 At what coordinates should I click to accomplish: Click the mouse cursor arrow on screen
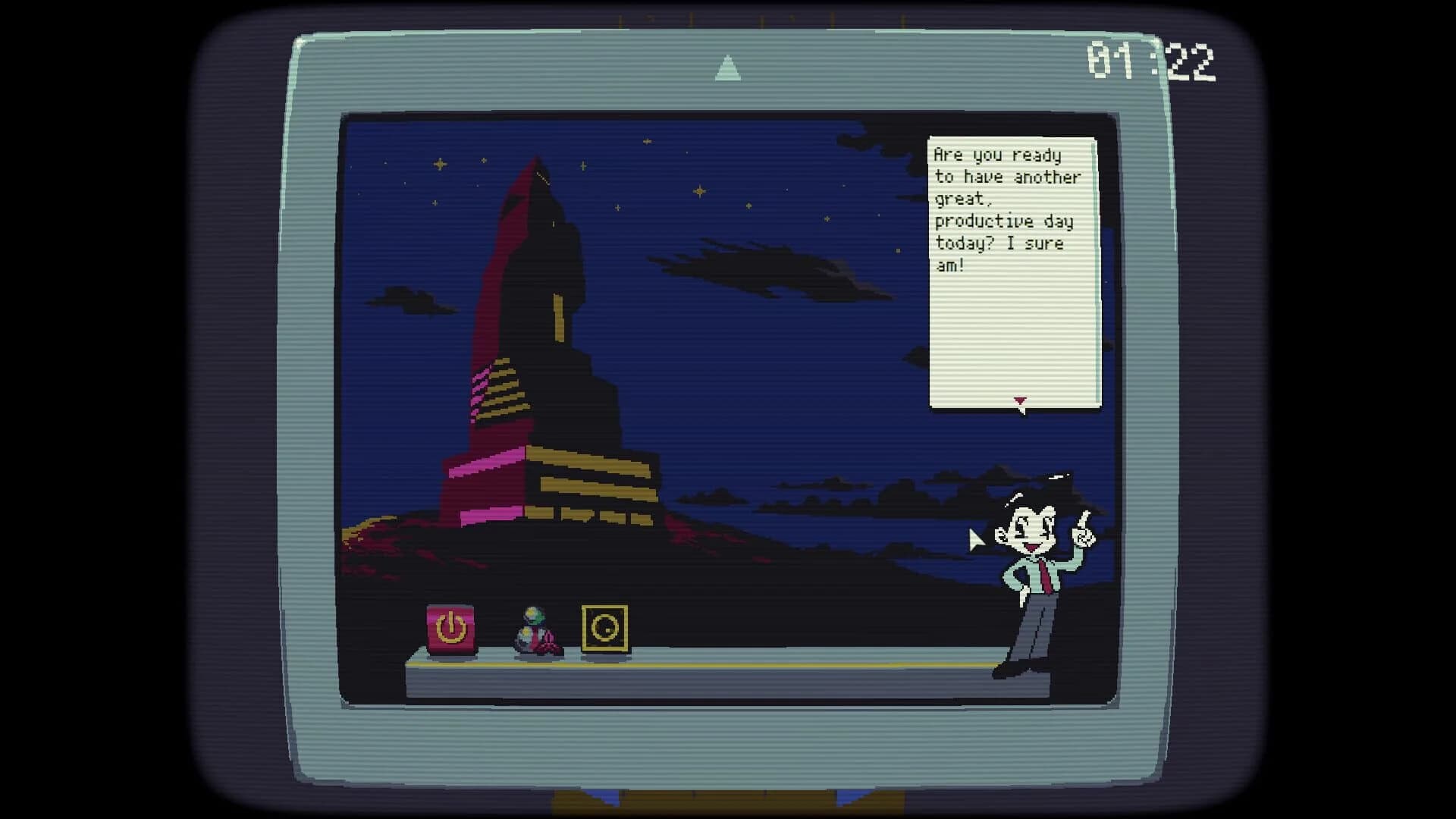(977, 540)
